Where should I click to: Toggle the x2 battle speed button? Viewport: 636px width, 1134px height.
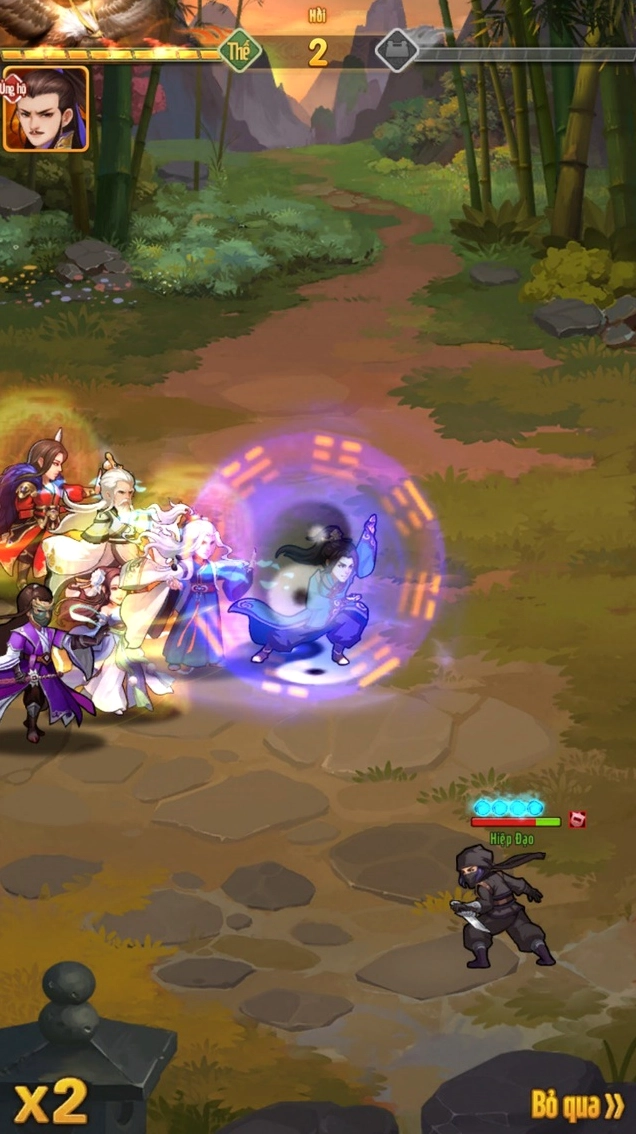tap(52, 1101)
